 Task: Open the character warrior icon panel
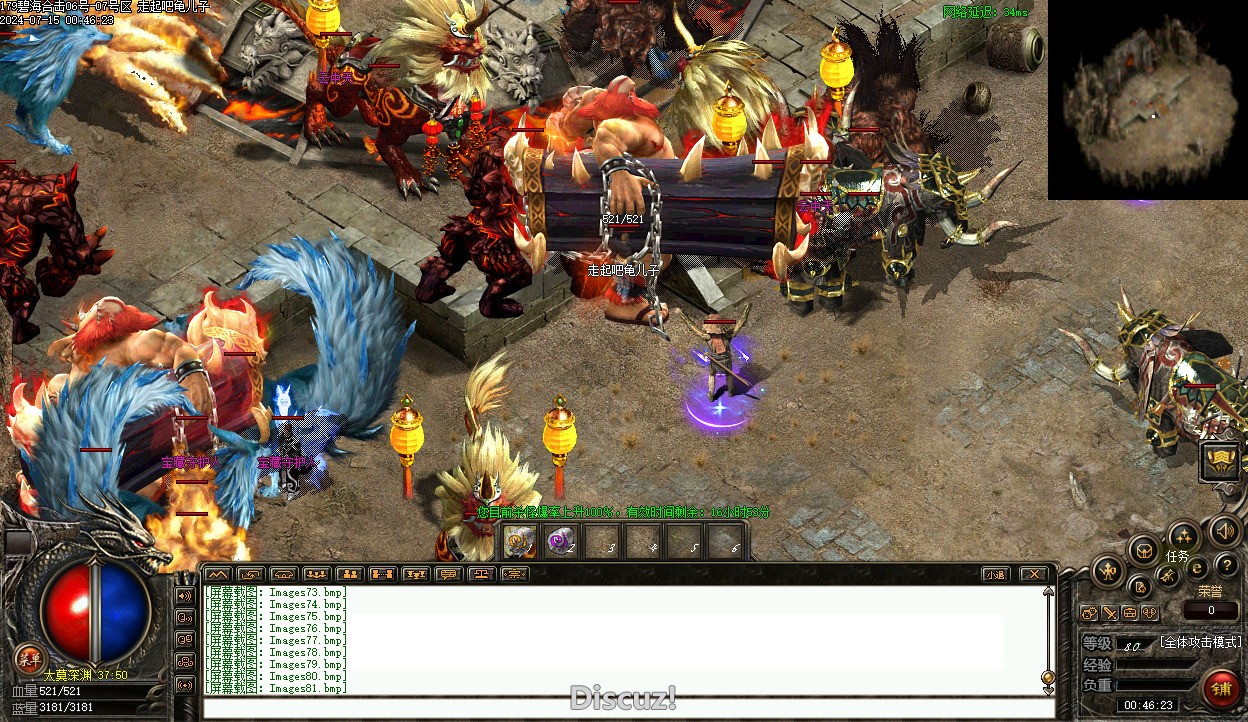[x=1108, y=572]
